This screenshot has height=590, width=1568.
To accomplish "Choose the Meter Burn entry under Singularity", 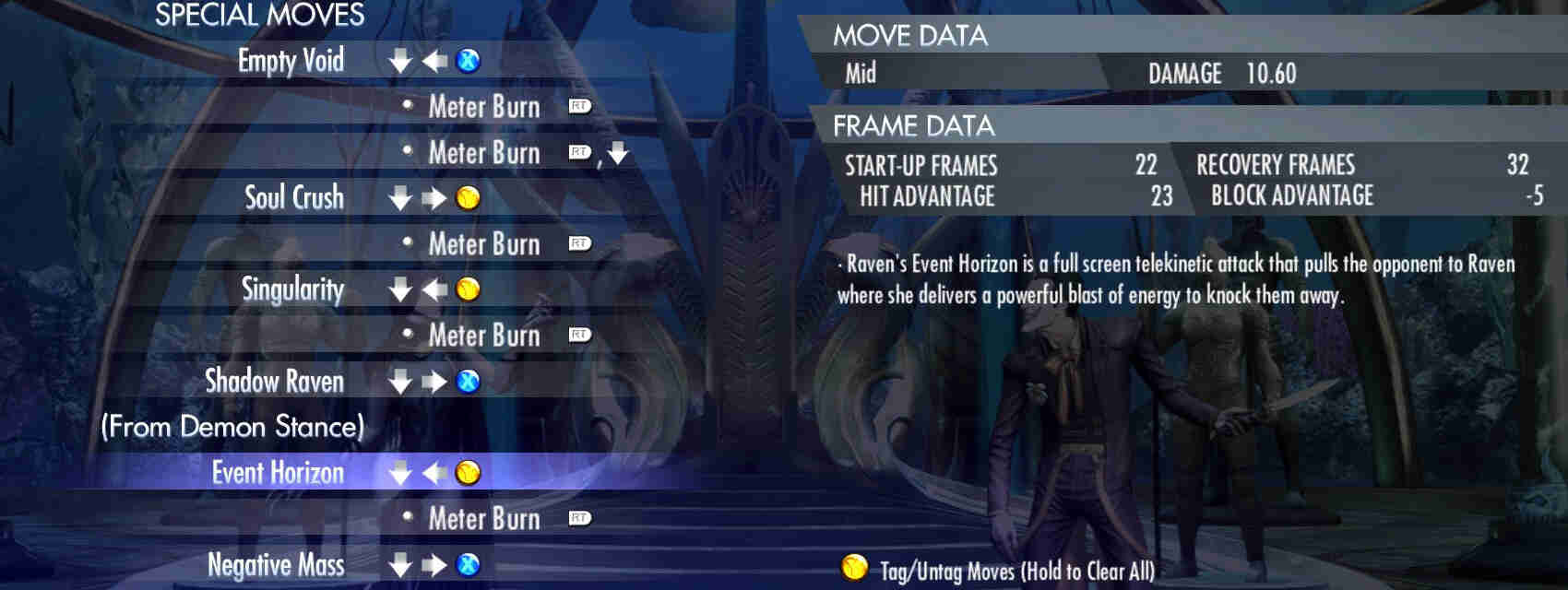I will (x=484, y=335).
